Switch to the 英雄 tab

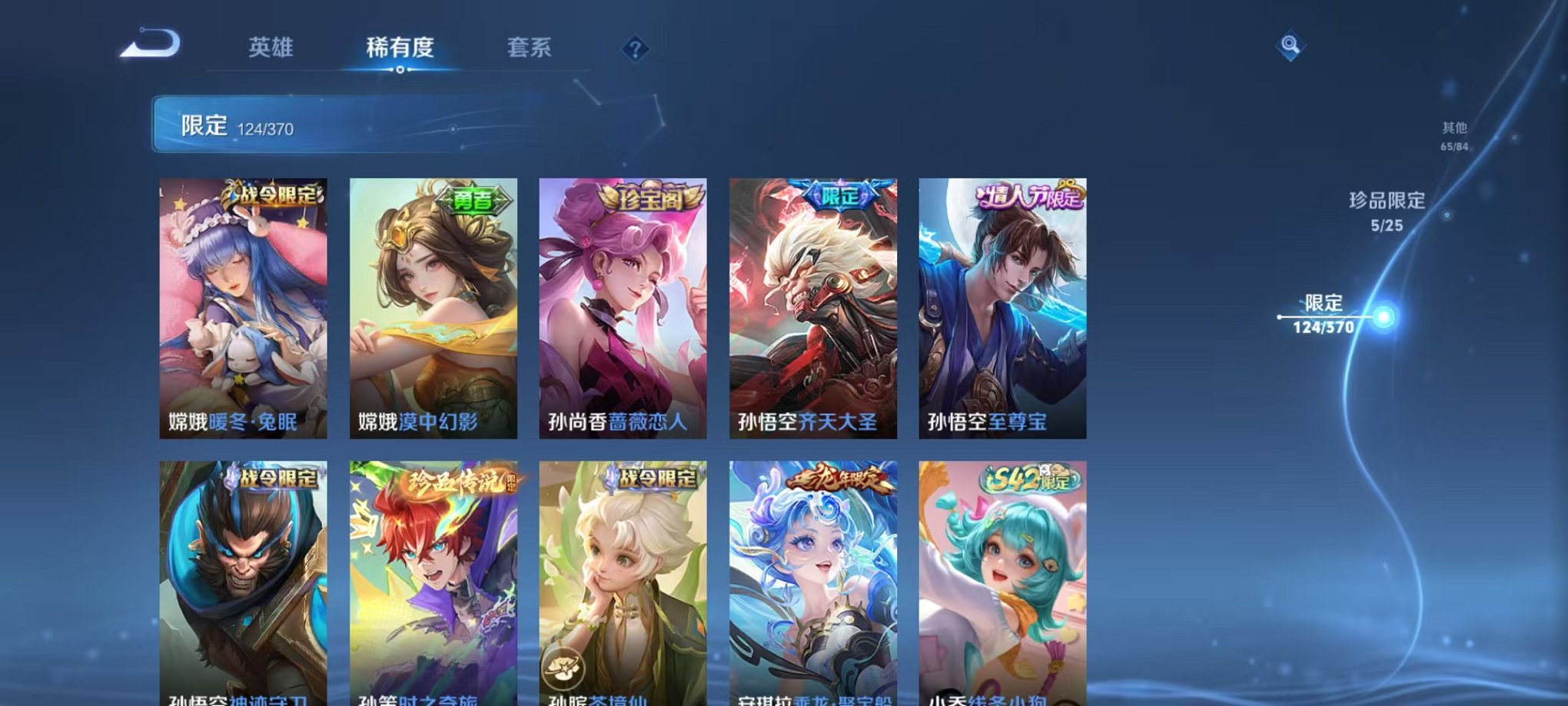click(x=274, y=48)
